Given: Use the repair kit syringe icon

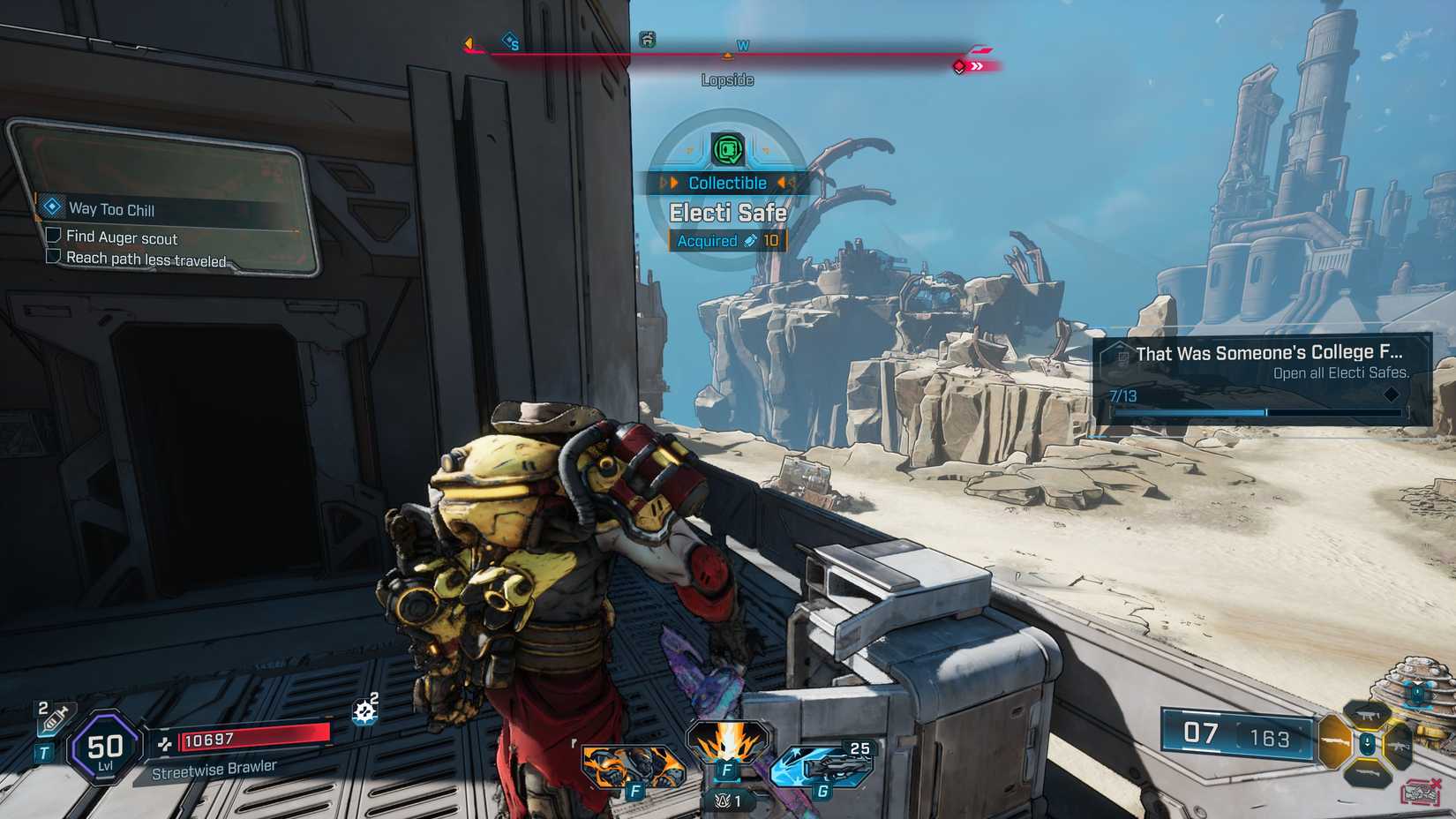Looking at the screenshot, I should pyautogui.click(x=55, y=718).
